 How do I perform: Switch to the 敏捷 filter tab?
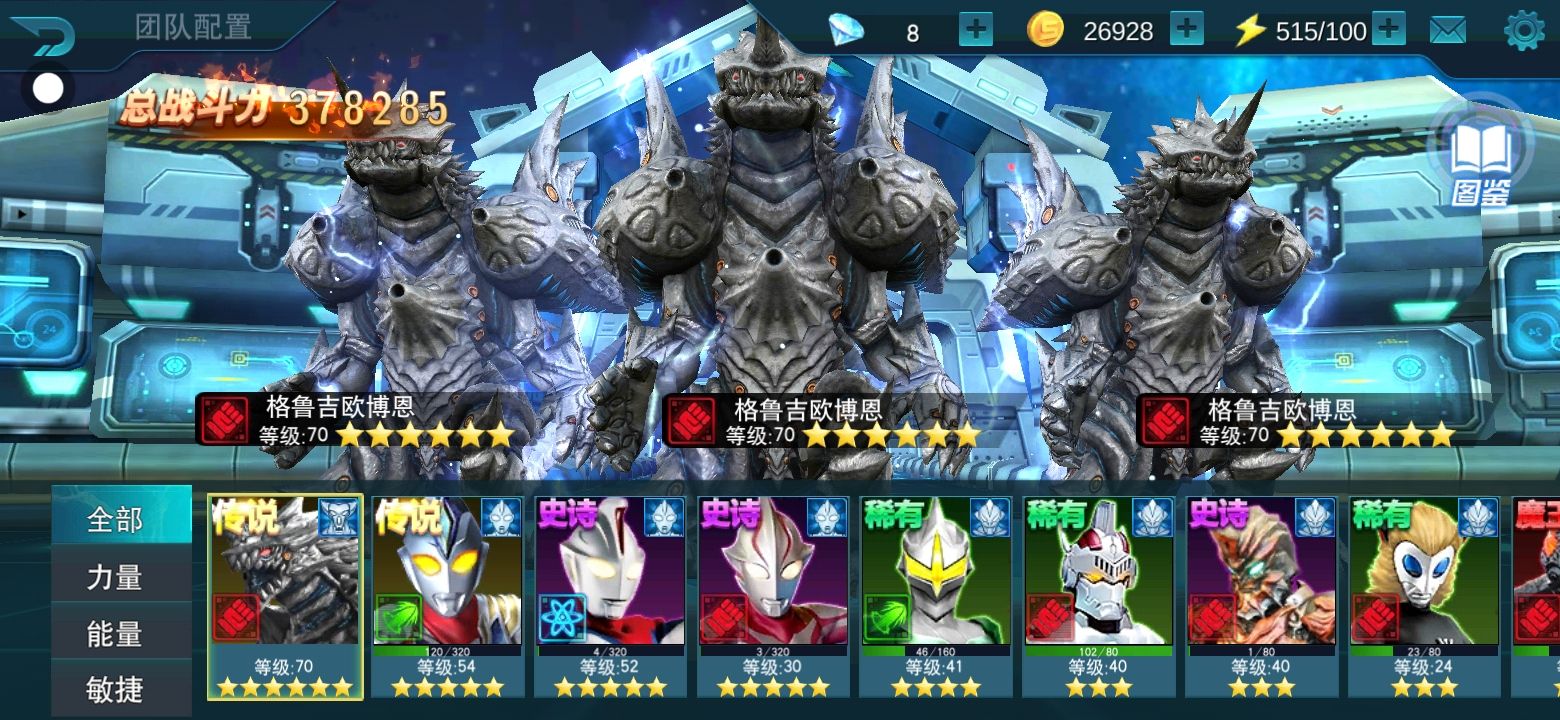coord(115,689)
